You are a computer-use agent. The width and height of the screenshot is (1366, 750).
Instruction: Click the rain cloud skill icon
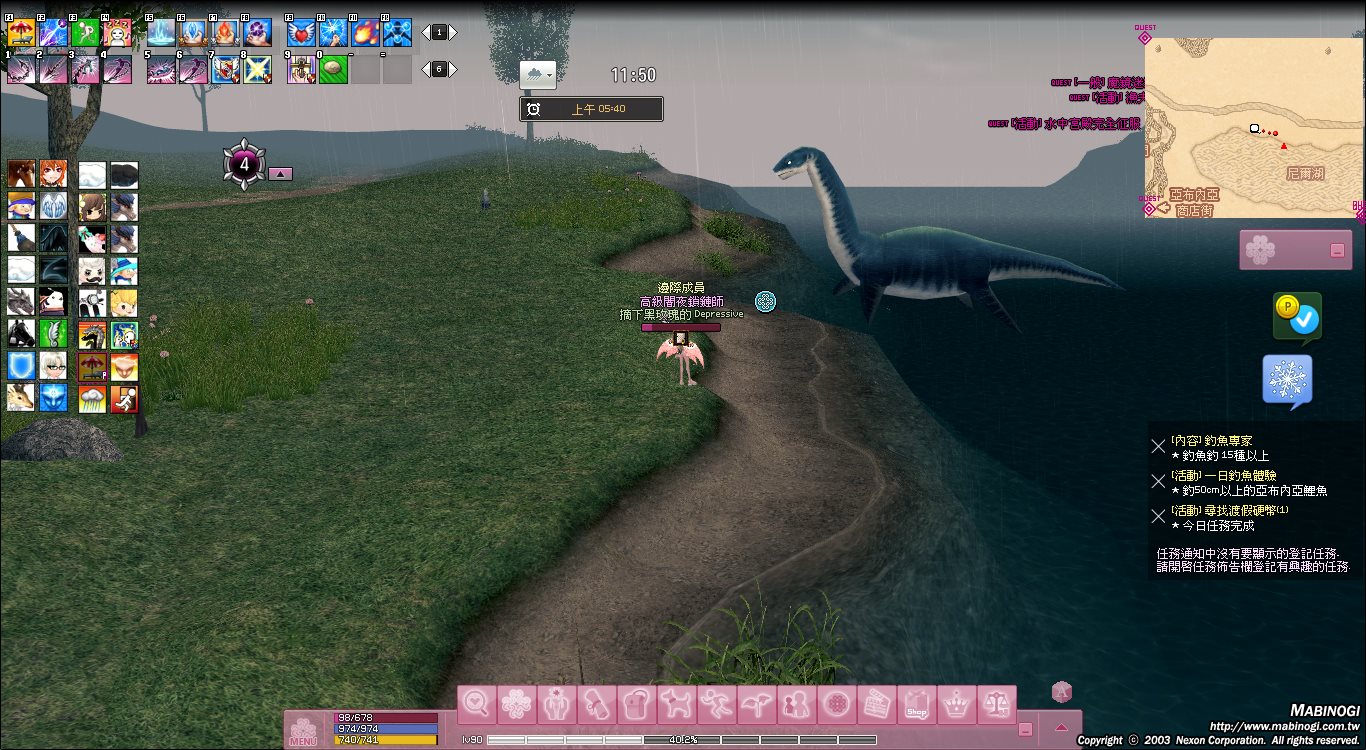[93, 399]
